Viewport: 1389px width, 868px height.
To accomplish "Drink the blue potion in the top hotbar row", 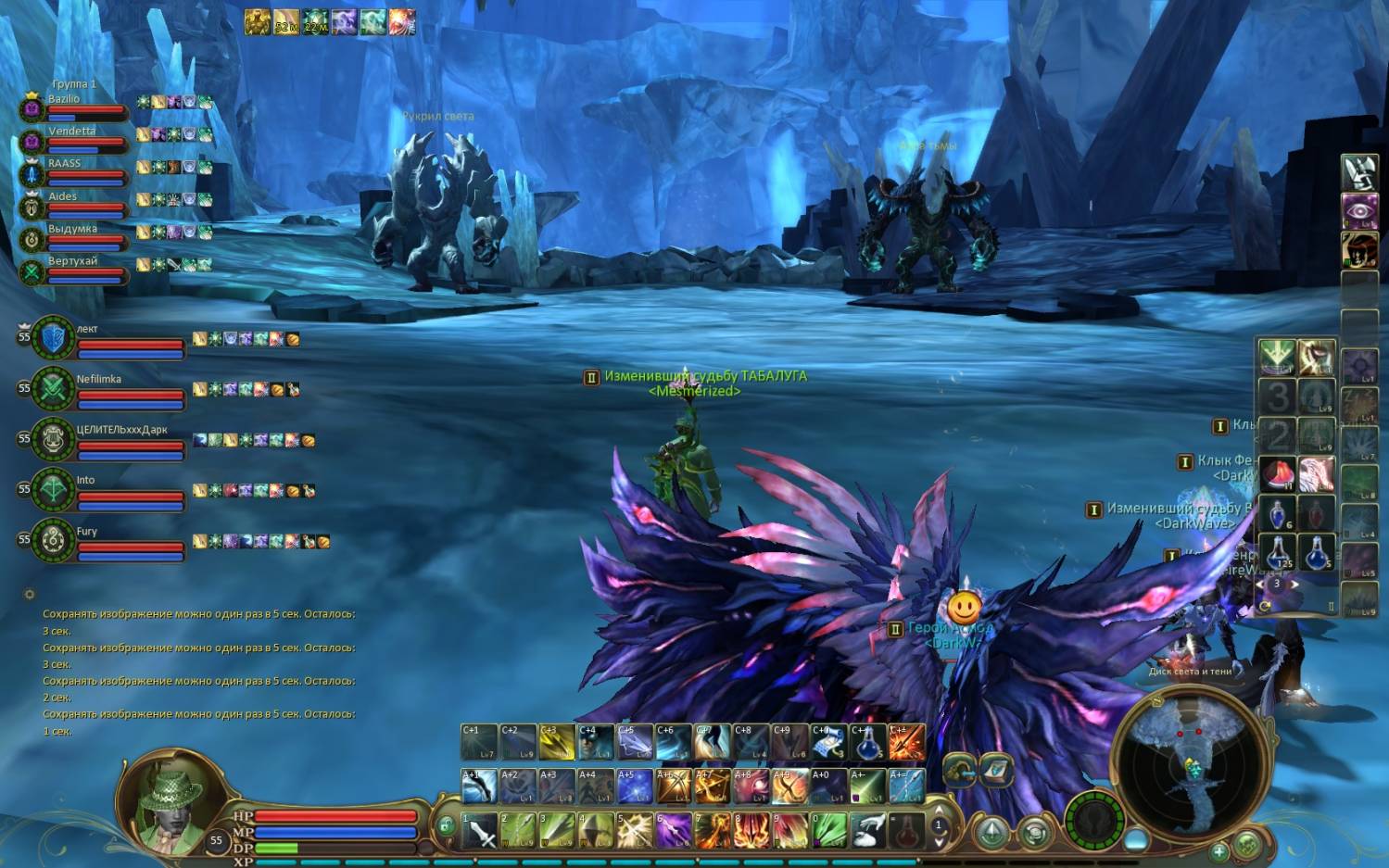I will click(868, 743).
